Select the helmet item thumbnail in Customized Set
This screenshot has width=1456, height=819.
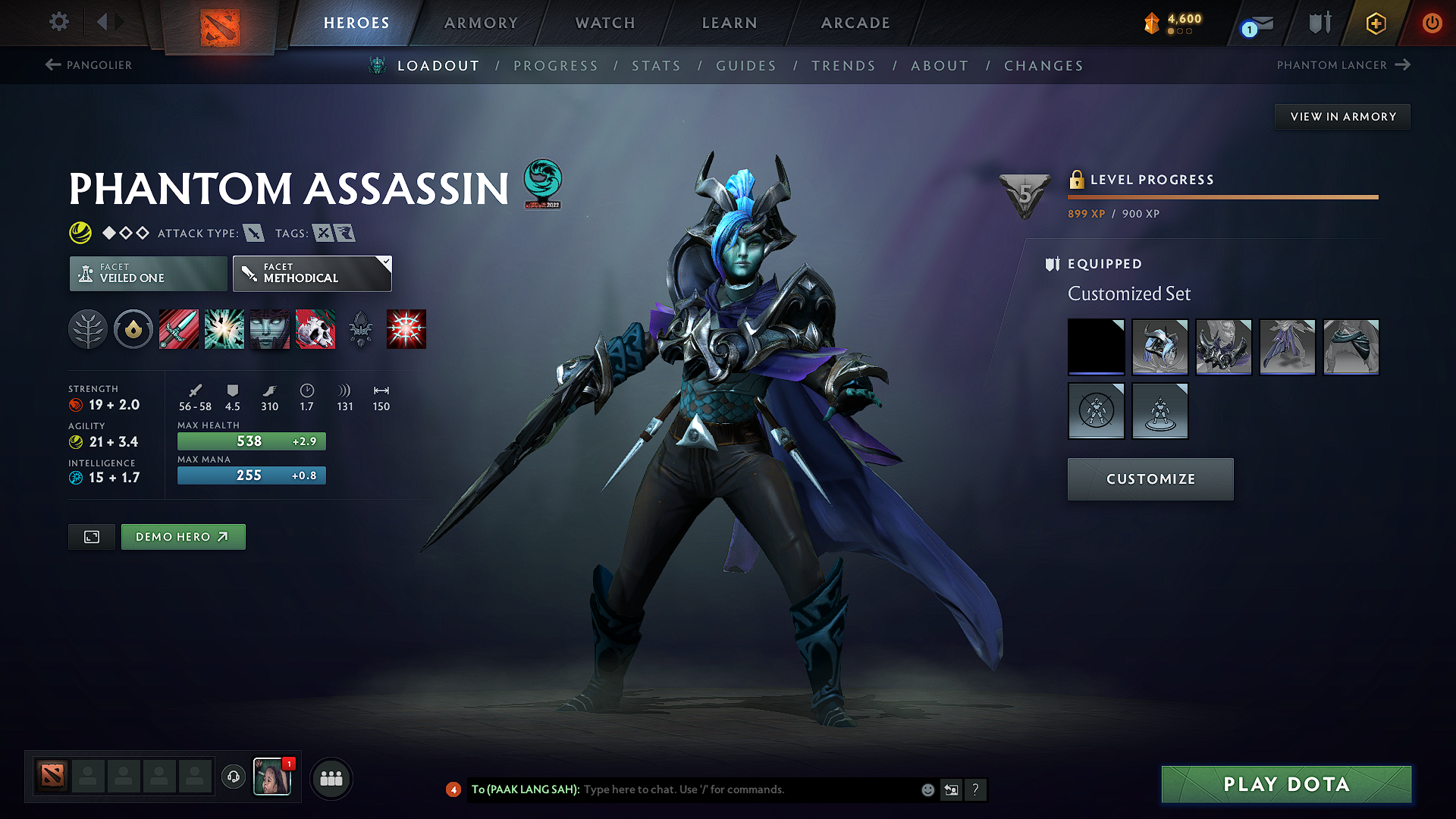[x=1160, y=347]
